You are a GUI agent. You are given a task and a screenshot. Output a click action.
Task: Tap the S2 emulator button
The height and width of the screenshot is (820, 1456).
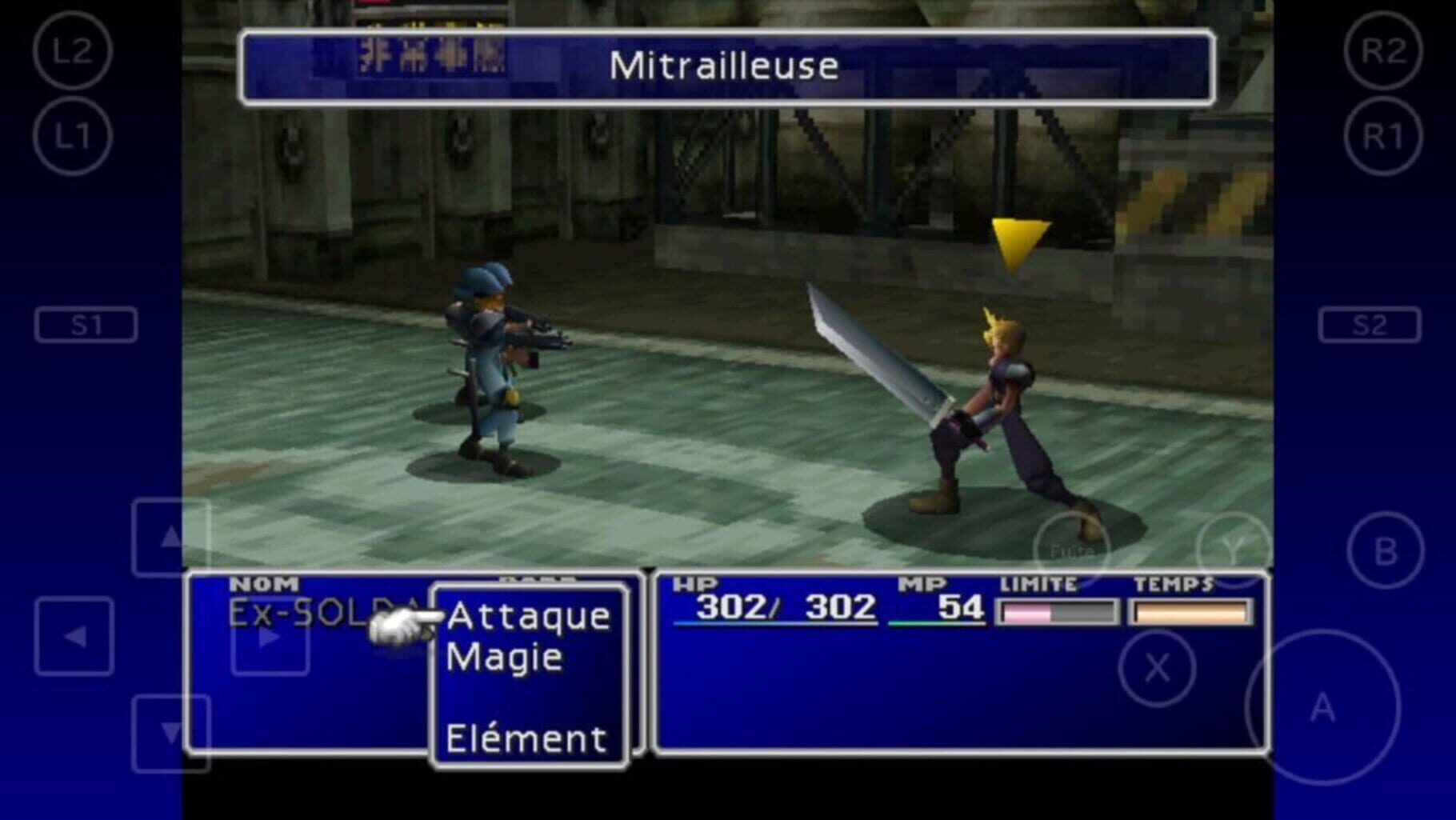1368,323
